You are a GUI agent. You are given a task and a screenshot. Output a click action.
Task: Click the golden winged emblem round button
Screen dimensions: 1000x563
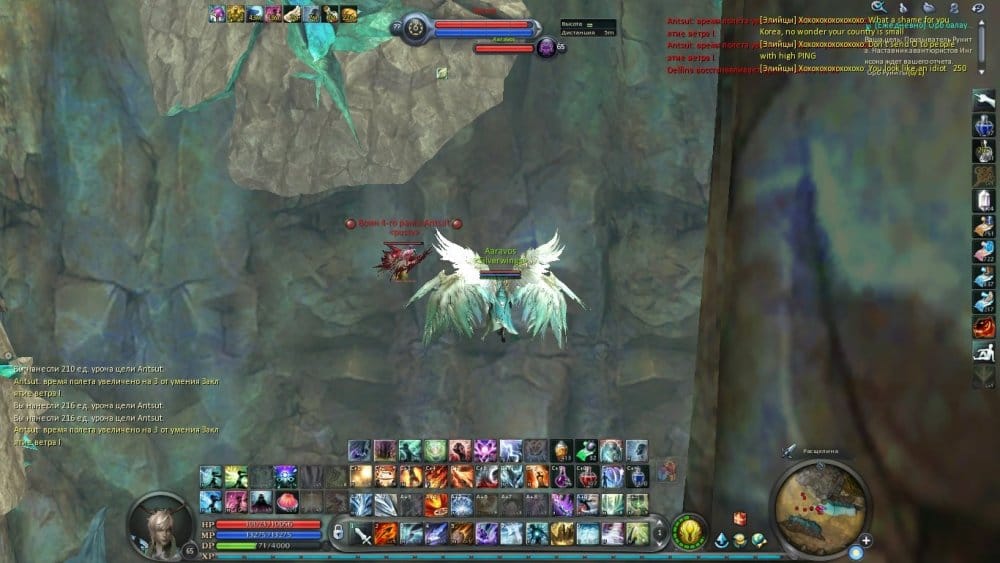(x=688, y=528)
